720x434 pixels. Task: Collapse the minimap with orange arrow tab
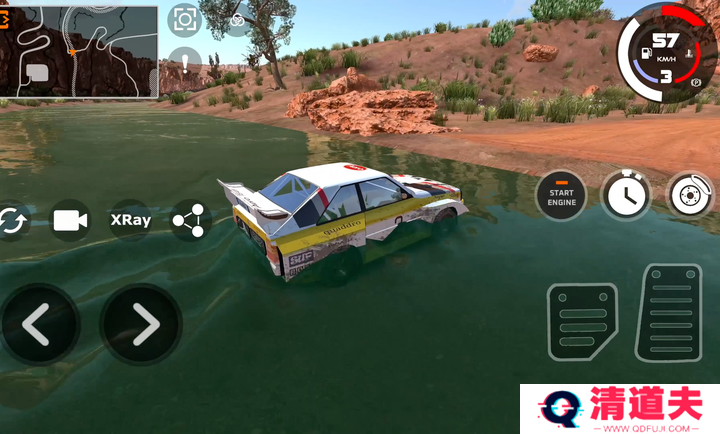click(x=5, y=17)
